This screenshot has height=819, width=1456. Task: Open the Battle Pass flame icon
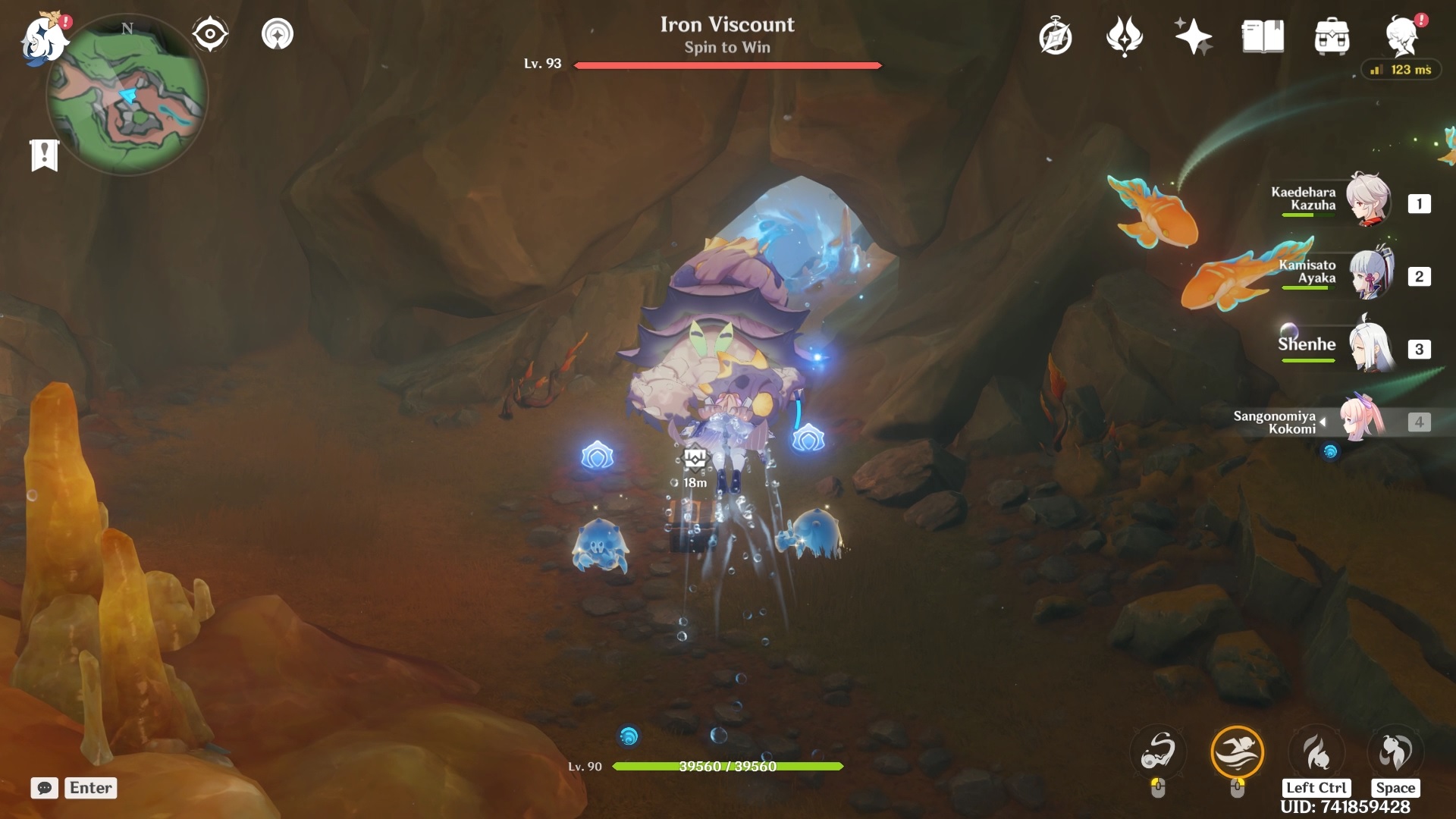[1124, 36]
